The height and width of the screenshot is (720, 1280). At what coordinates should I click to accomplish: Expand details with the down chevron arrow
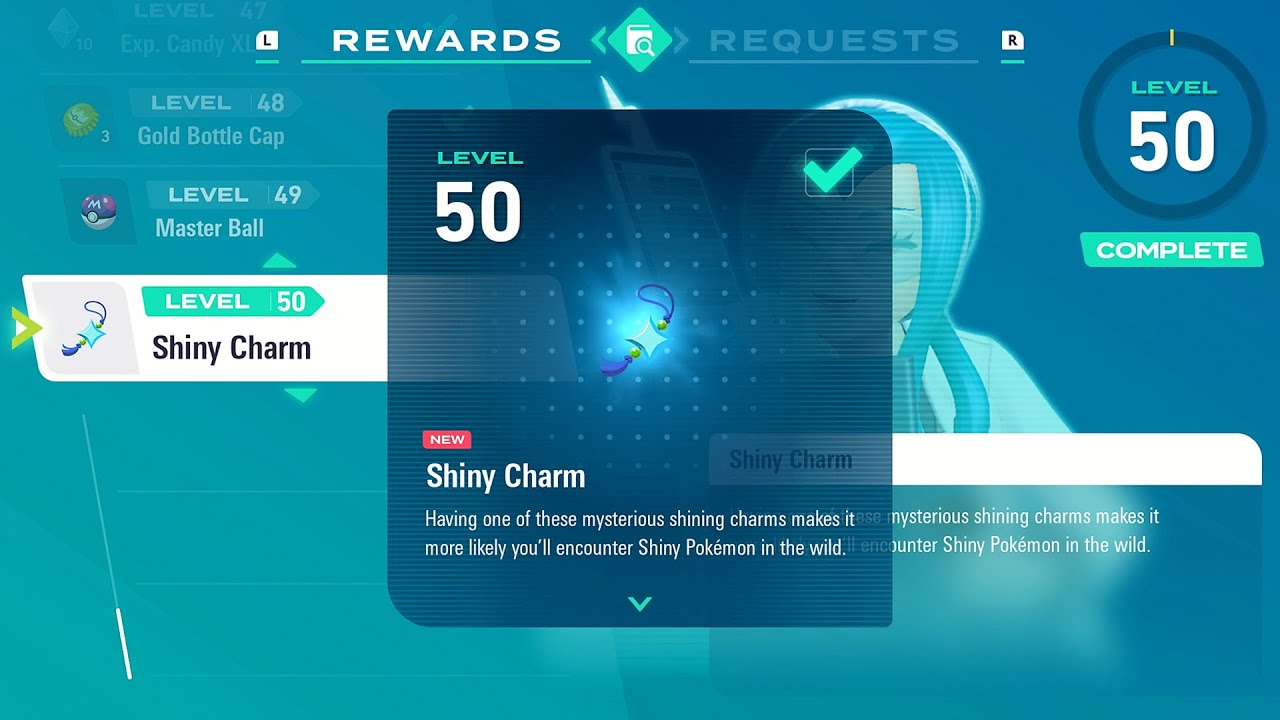pyautogui.click(x=638, y=604)
